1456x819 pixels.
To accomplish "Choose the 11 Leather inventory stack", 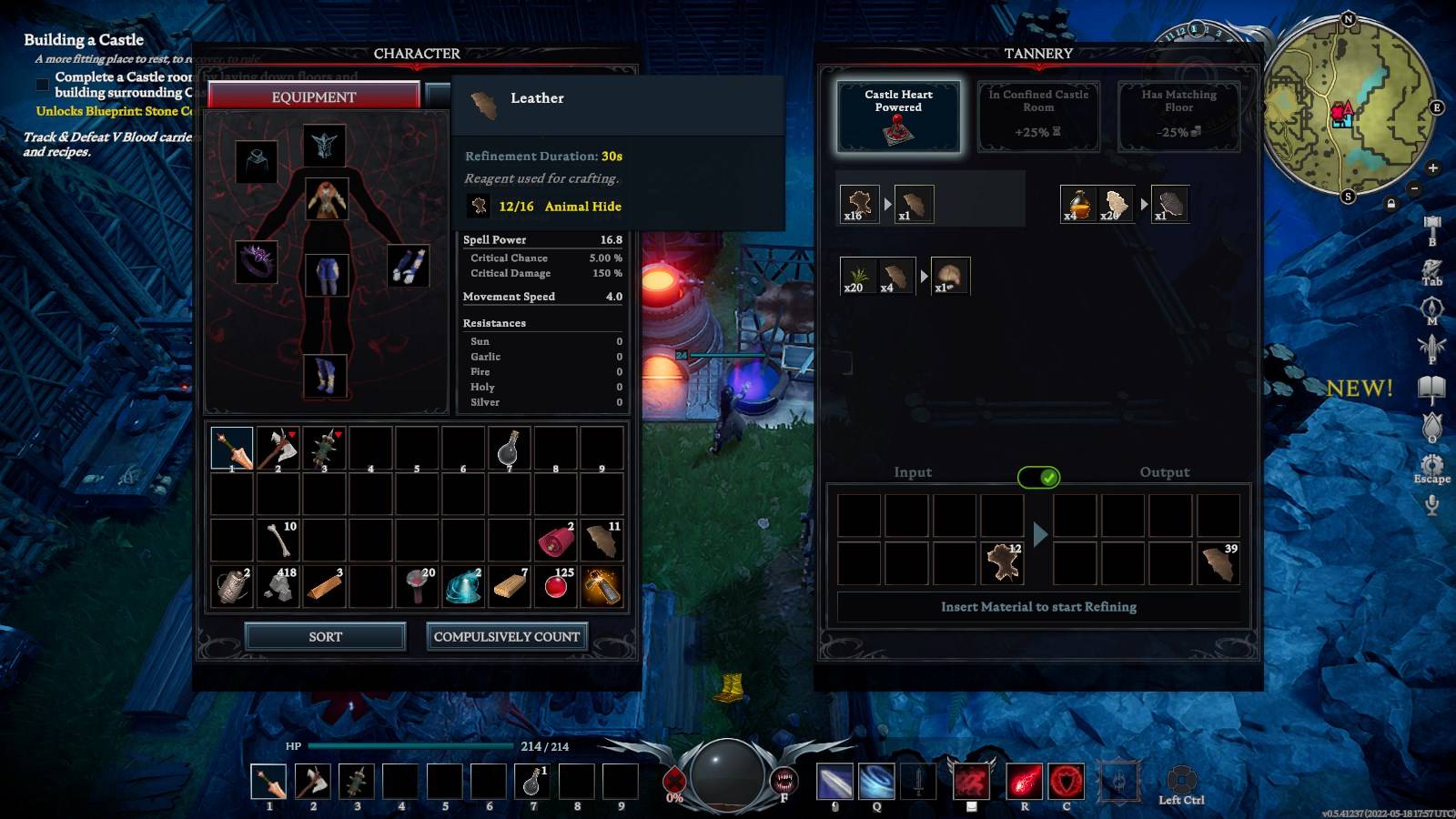I will coord(602,540).
